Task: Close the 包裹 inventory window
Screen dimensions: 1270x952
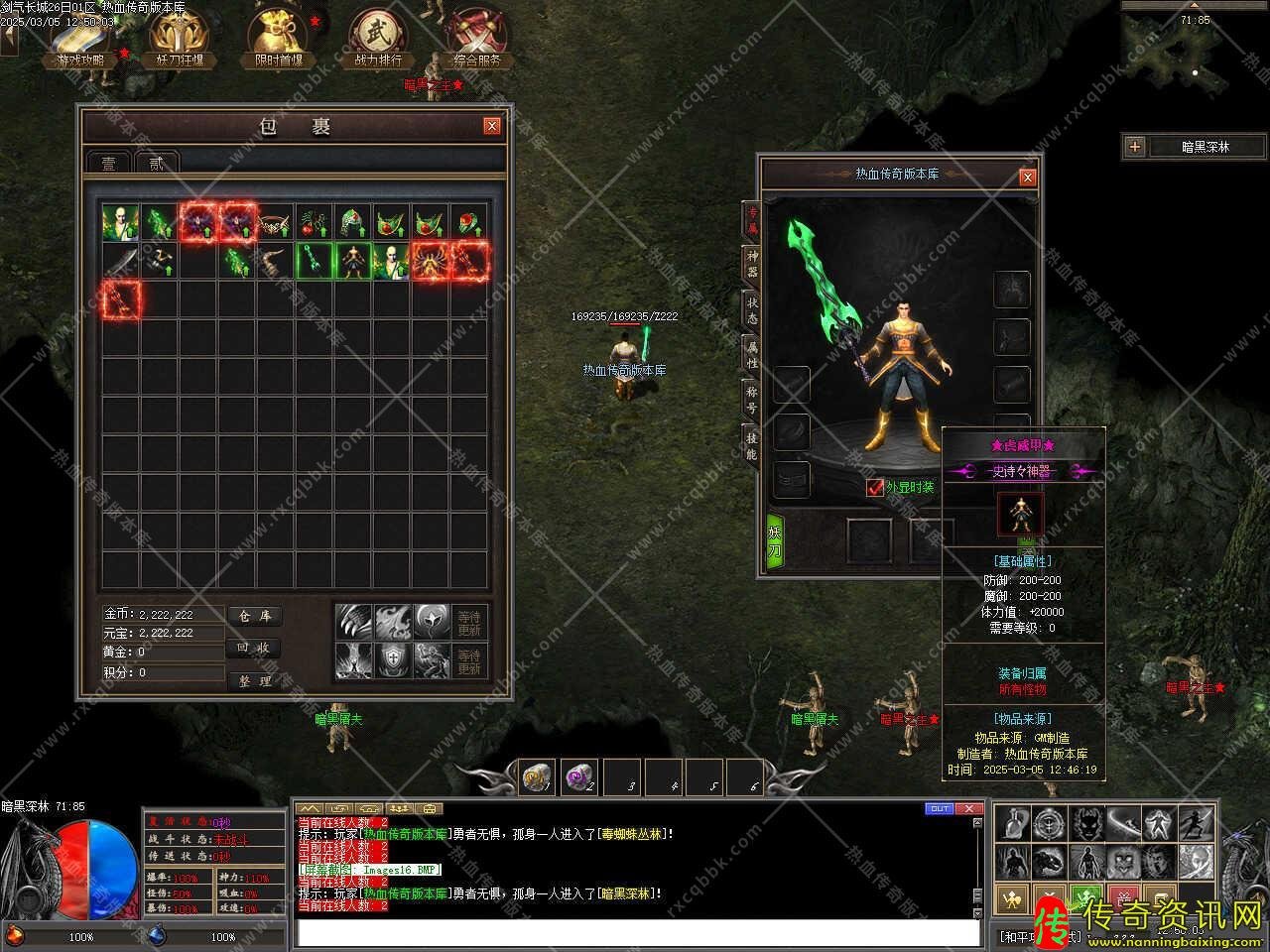Action: pyautogui.click(x=491, y=126)
